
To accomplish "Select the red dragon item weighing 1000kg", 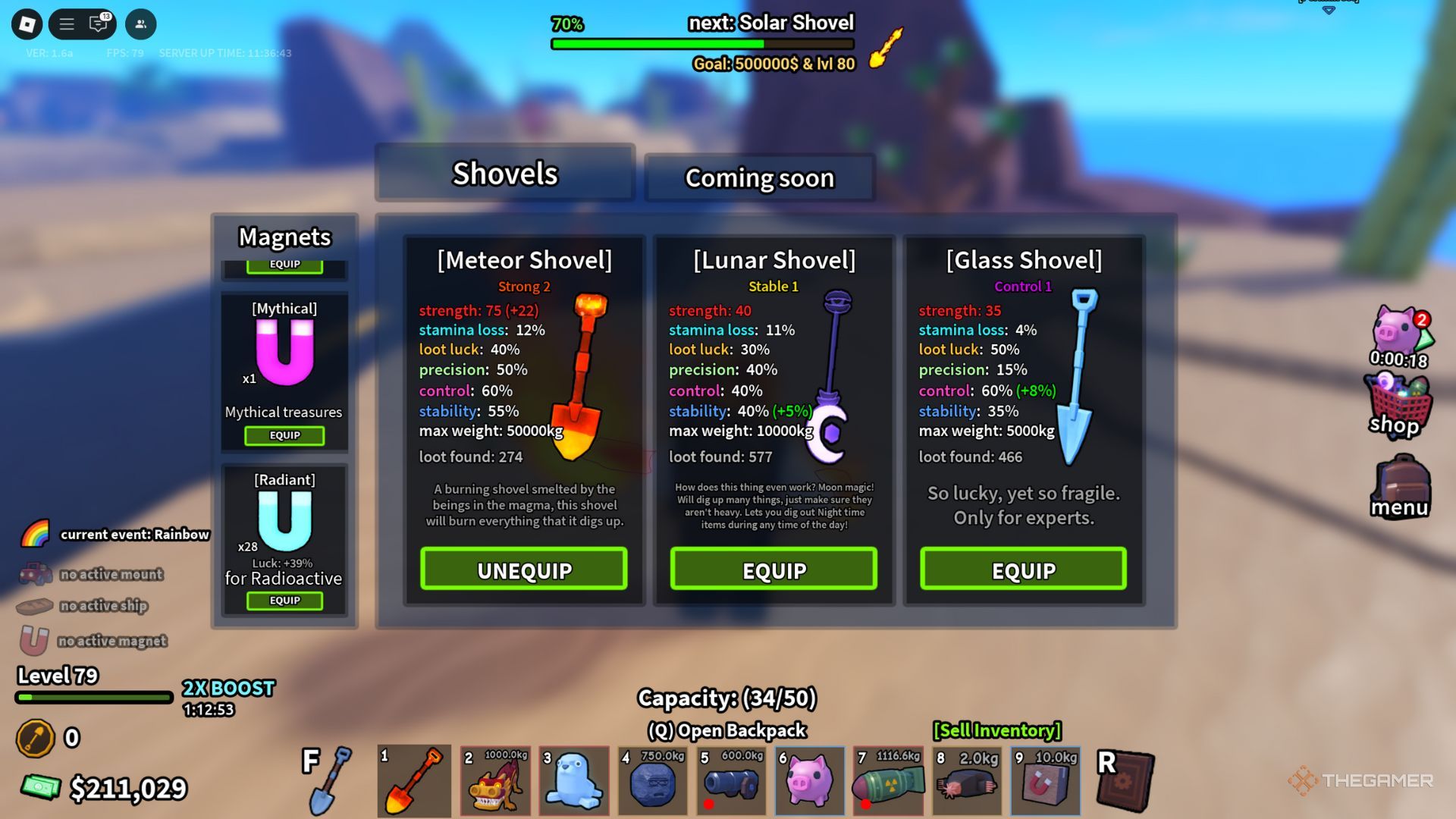I will (x=496, y=781).
